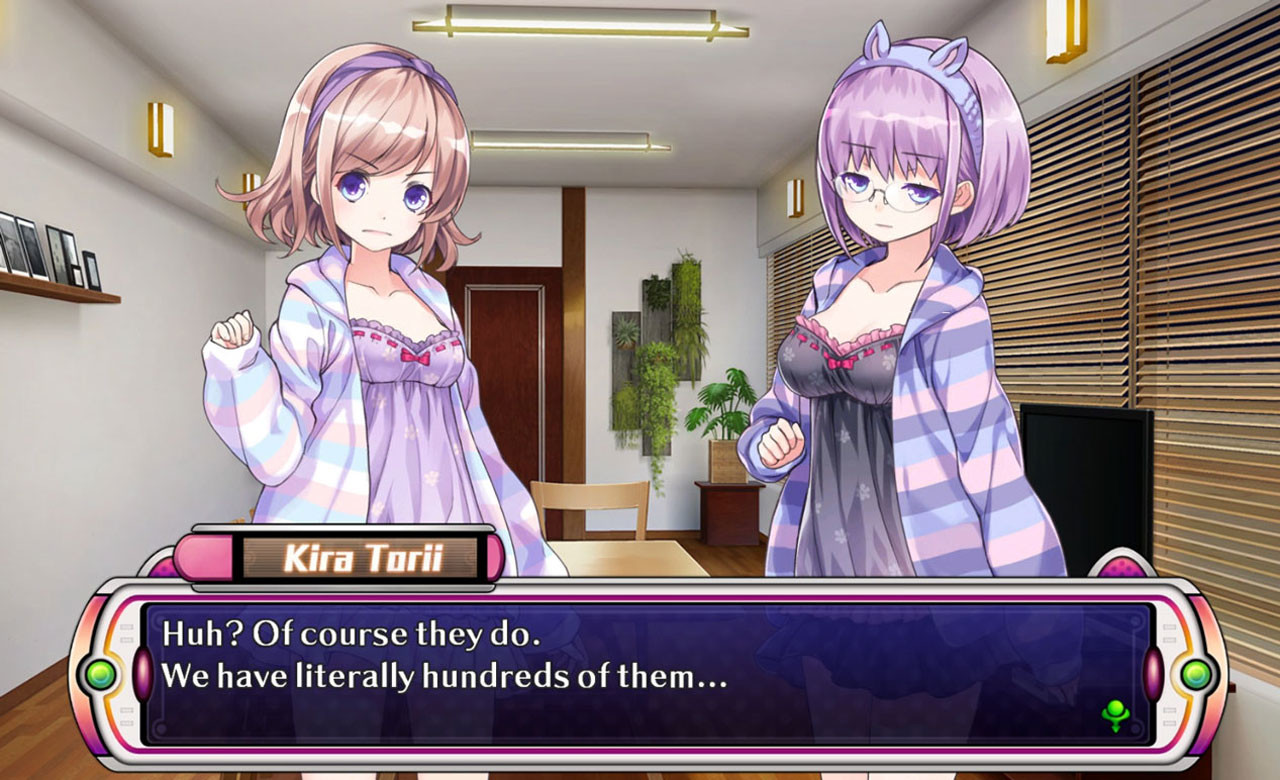Select the purple oval notch on the textbox right edge
The image size is (1280, 780).
click(1153, 673)
